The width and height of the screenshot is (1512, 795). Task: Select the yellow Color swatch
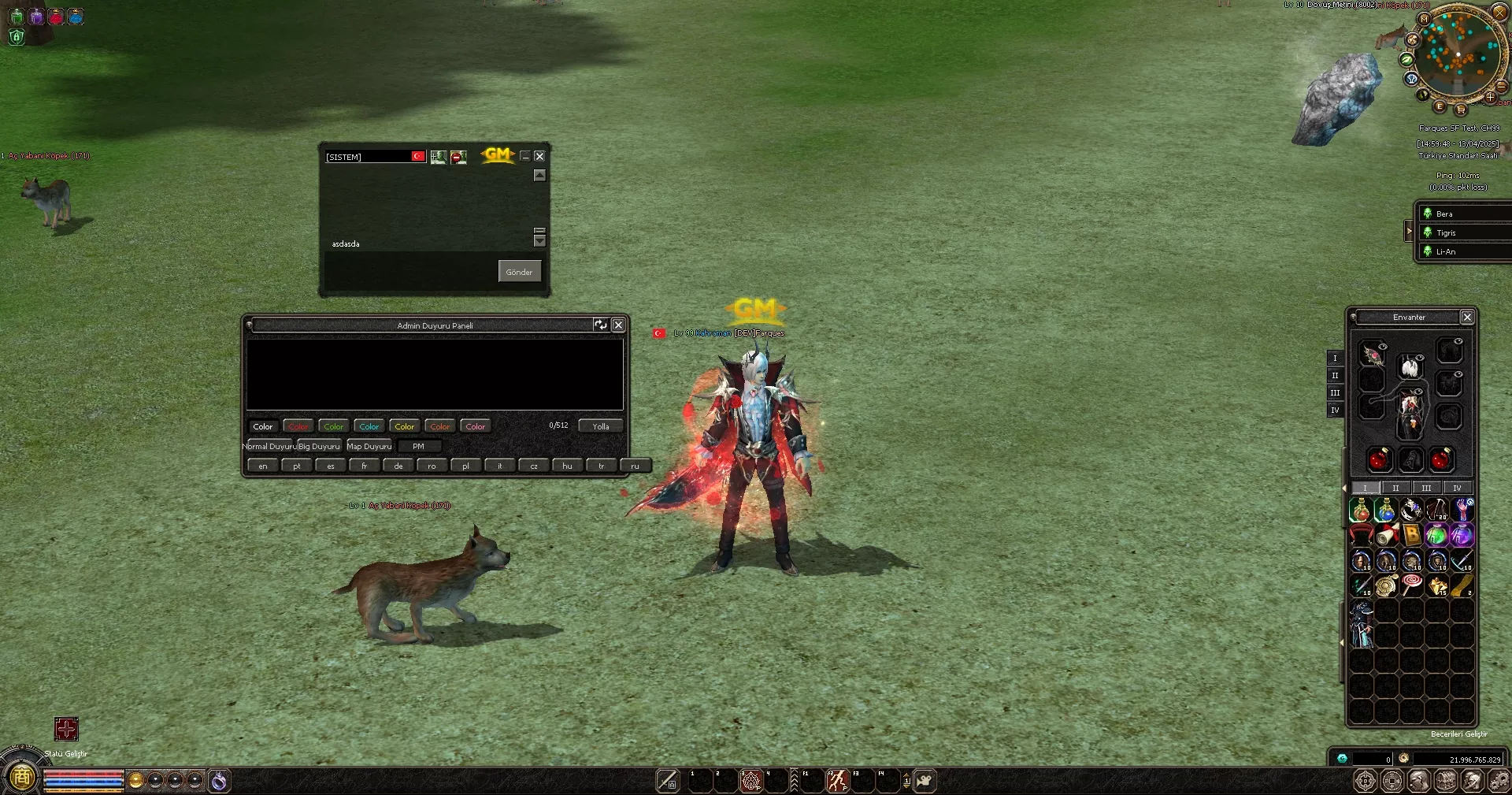tap(404, 425)
